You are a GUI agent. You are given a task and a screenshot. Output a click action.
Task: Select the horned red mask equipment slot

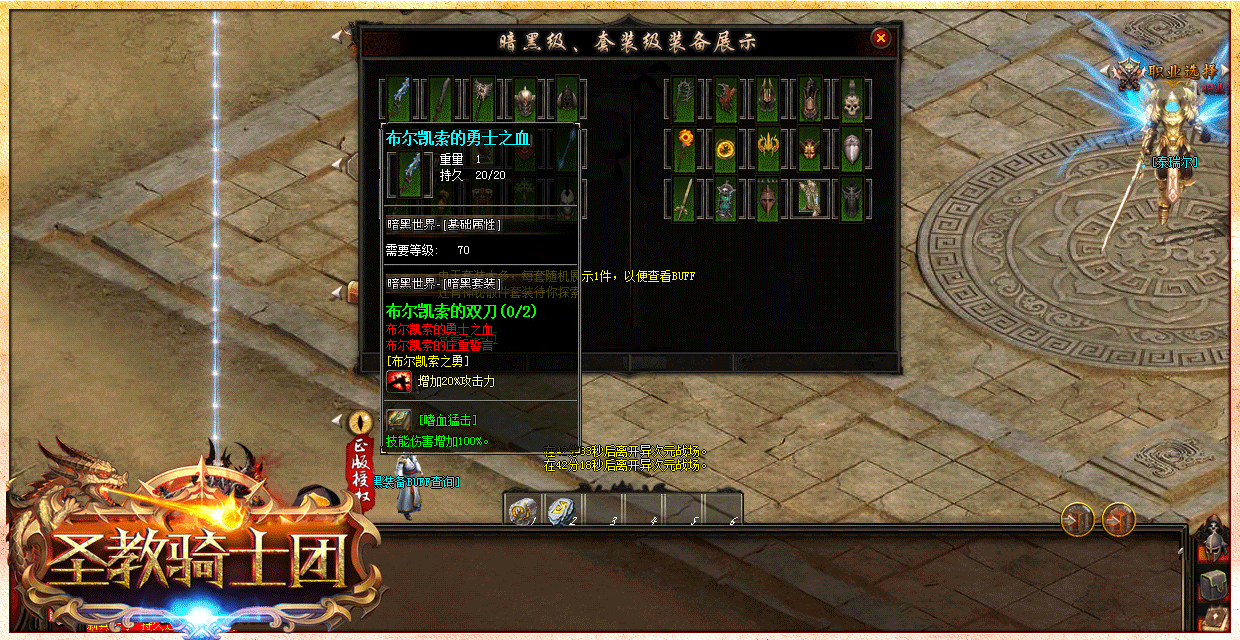[809, 150]
